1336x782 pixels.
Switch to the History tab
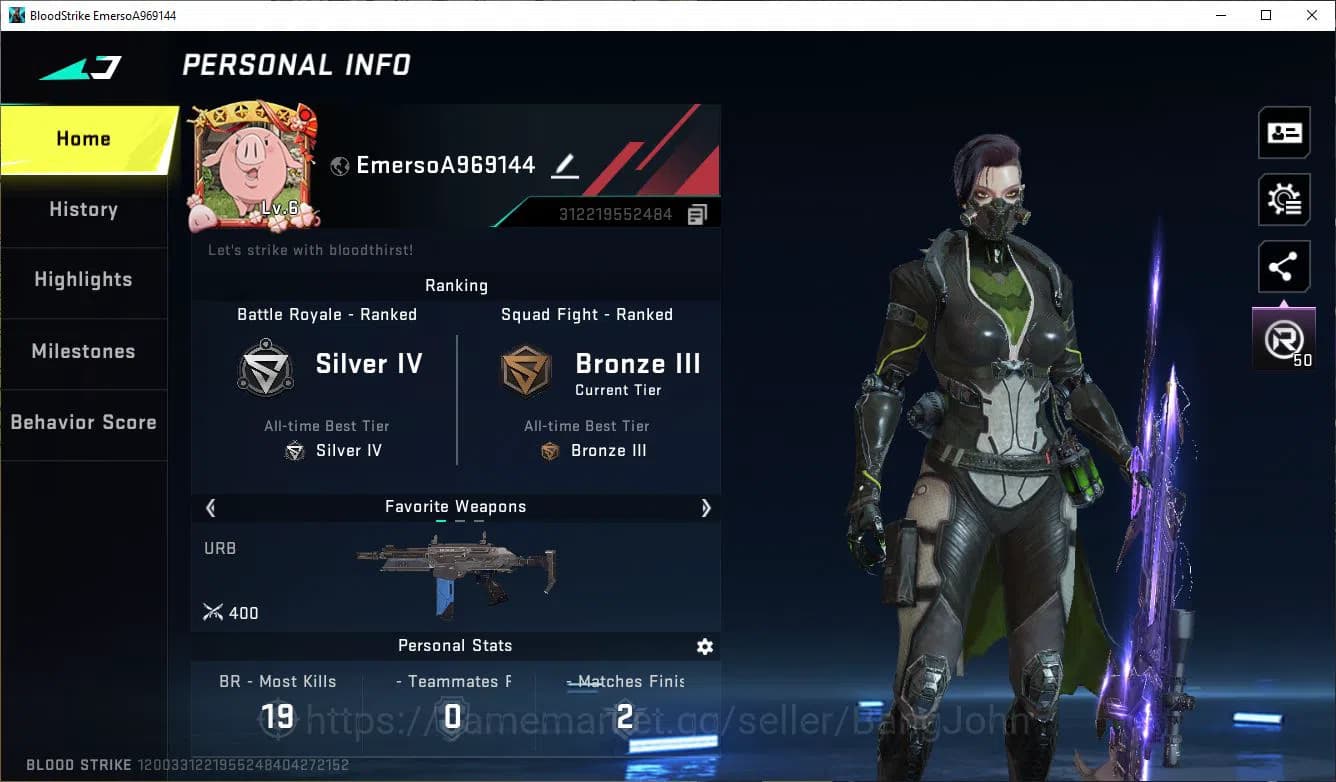tap(83, 209)
